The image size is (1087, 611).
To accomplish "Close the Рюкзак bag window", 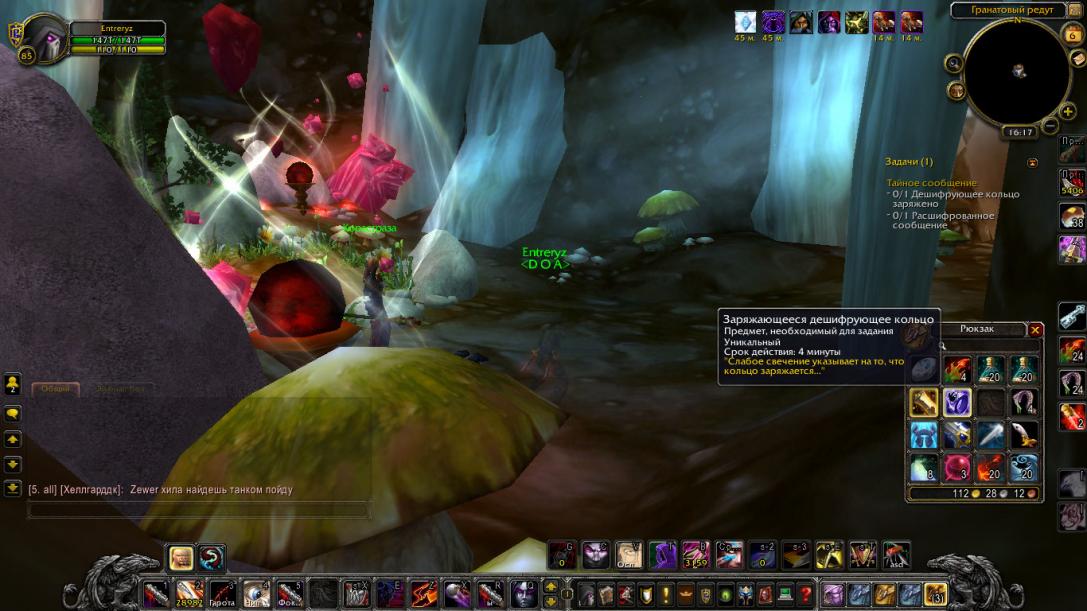I will tap(1036, 330).
